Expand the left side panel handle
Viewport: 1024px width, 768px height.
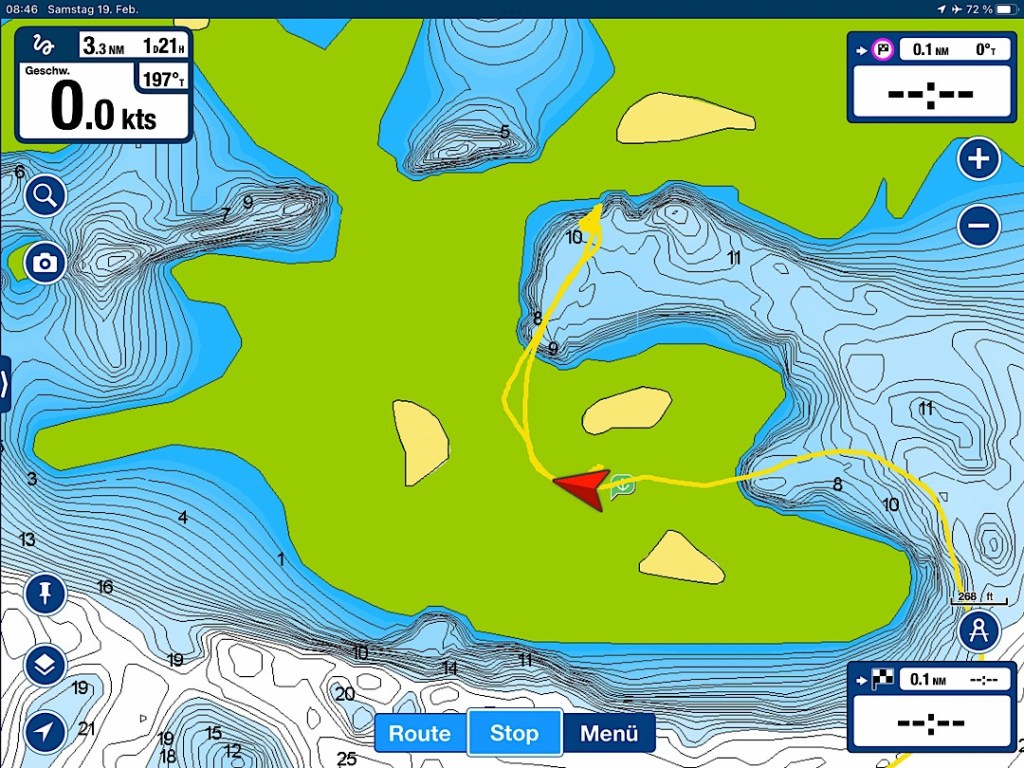click(5, 383)
